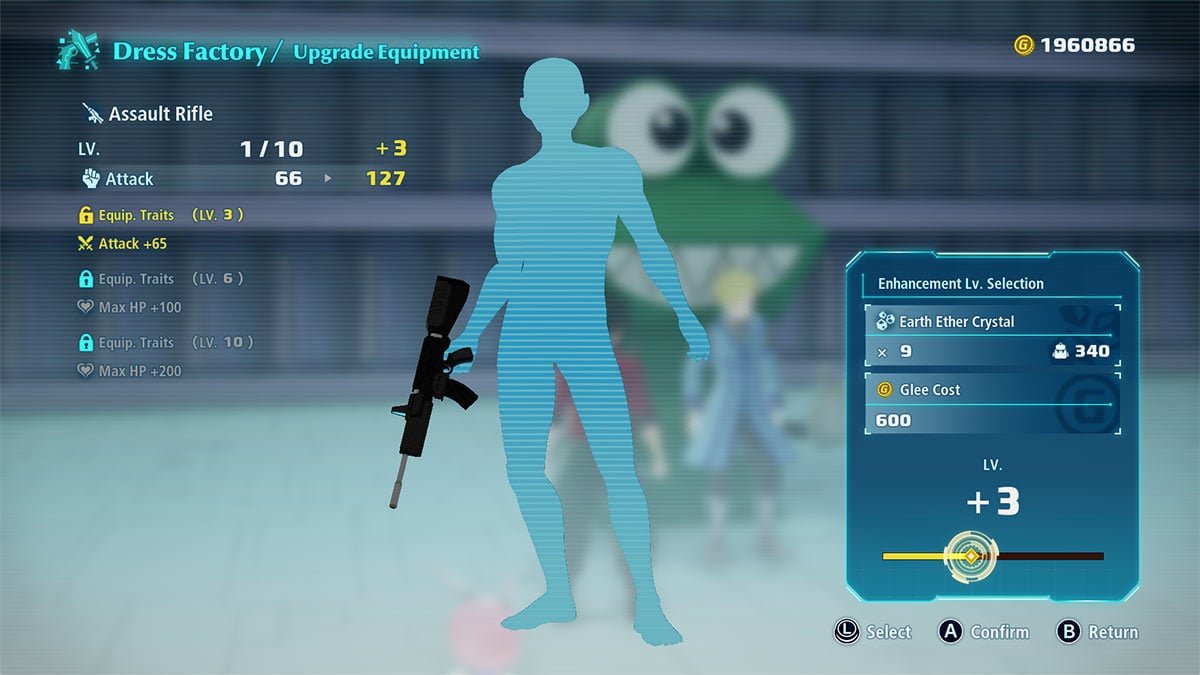1200x675 pixels.
Task: Select the Glee Cost row
Action: pyautogui.click(x=991, y=405)
